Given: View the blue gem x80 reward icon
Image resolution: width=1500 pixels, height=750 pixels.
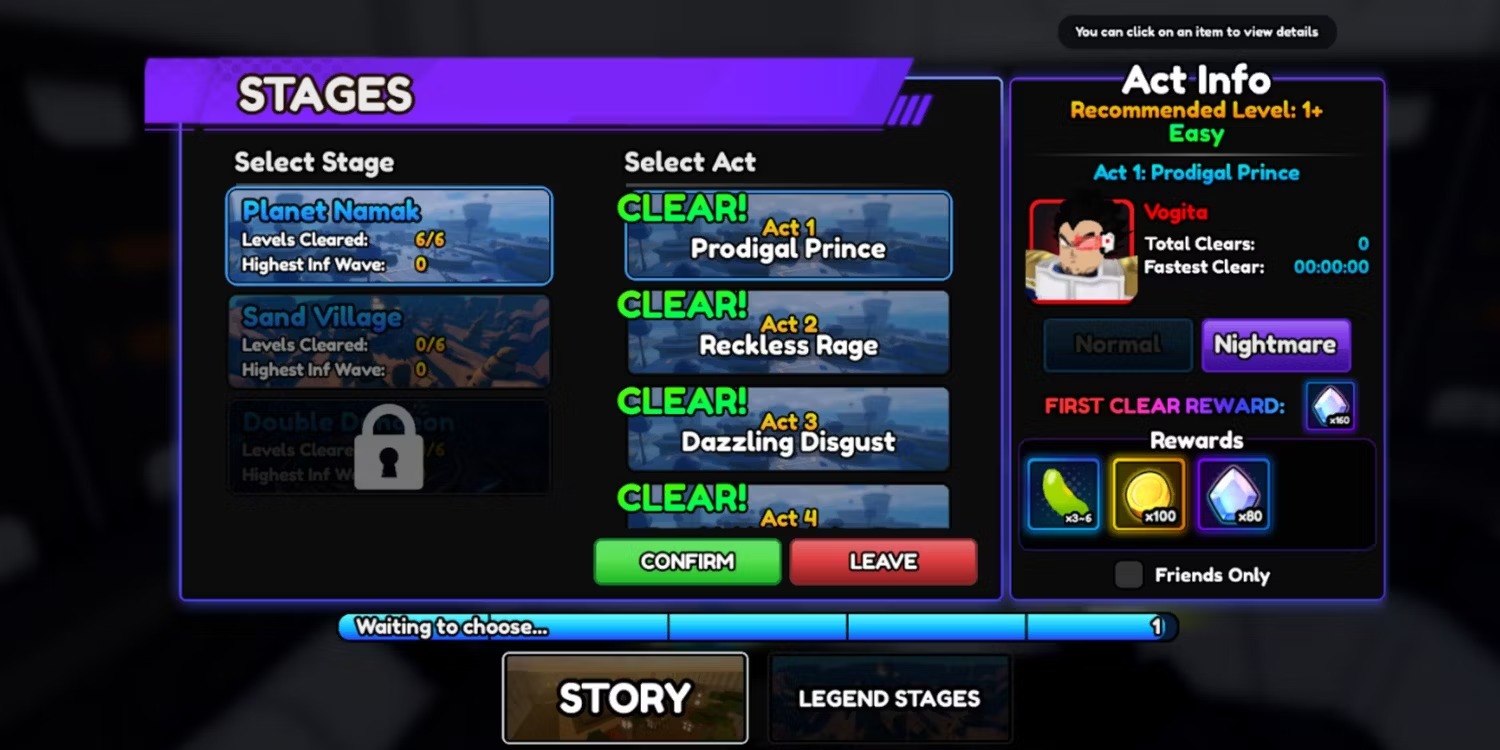Looking at the screenshot, I should (1233, 494).
